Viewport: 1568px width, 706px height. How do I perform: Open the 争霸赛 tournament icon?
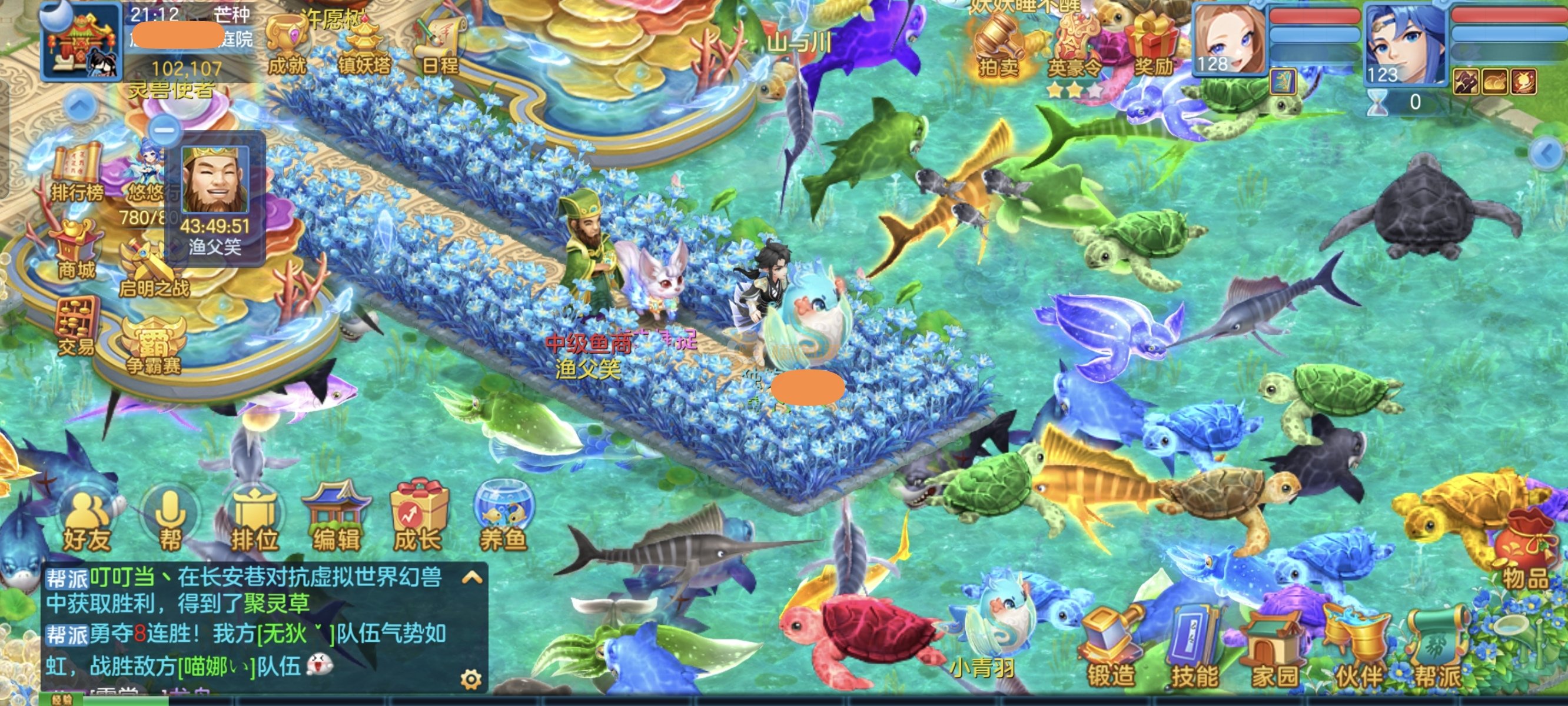[154, 344]
